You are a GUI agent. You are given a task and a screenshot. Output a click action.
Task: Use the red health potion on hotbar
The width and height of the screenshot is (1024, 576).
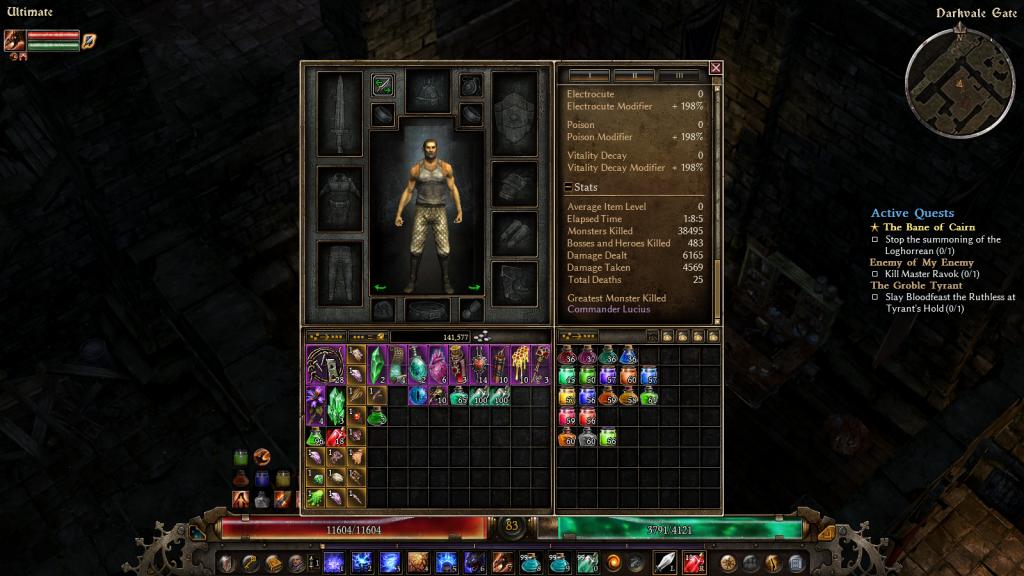[693, 562]
